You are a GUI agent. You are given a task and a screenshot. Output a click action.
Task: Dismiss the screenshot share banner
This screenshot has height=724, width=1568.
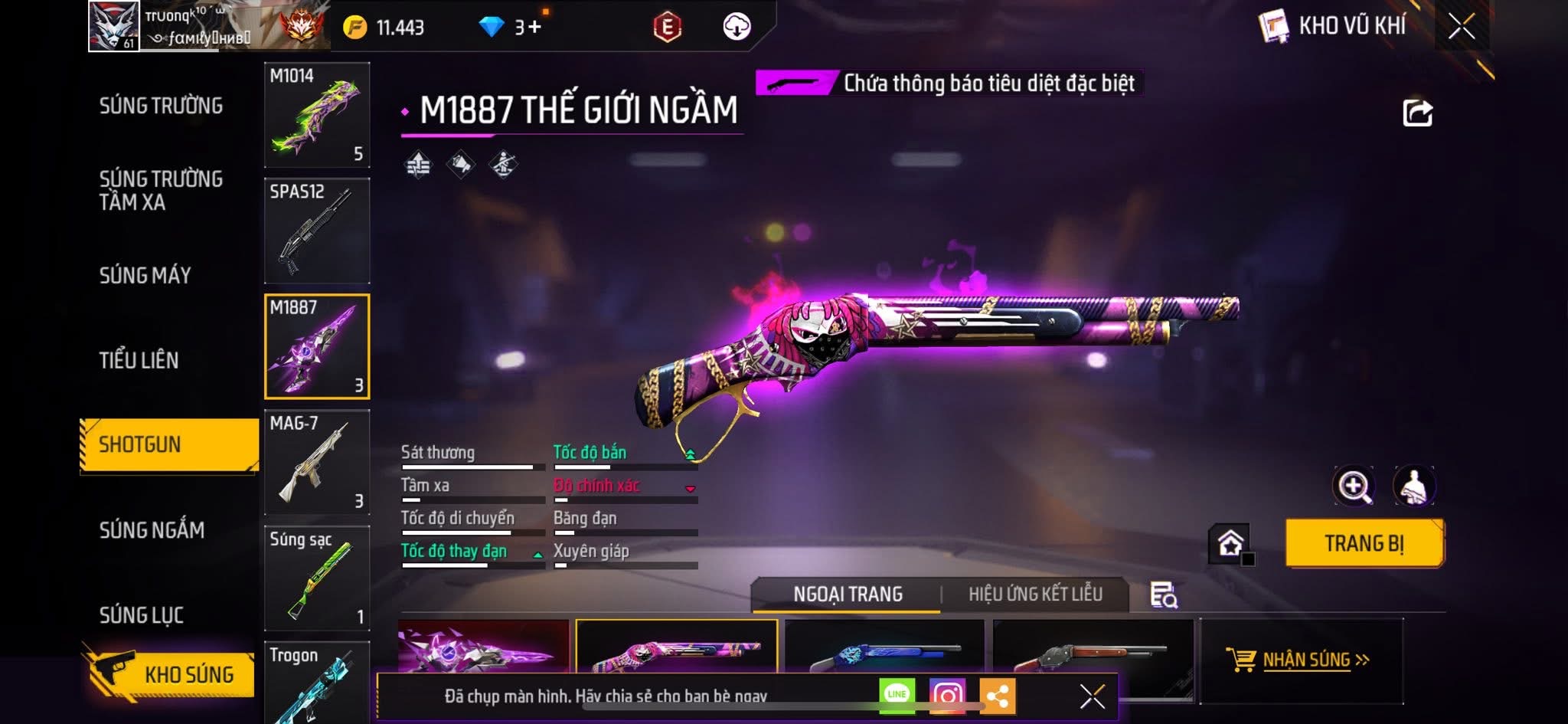[x=1092, y=696]
